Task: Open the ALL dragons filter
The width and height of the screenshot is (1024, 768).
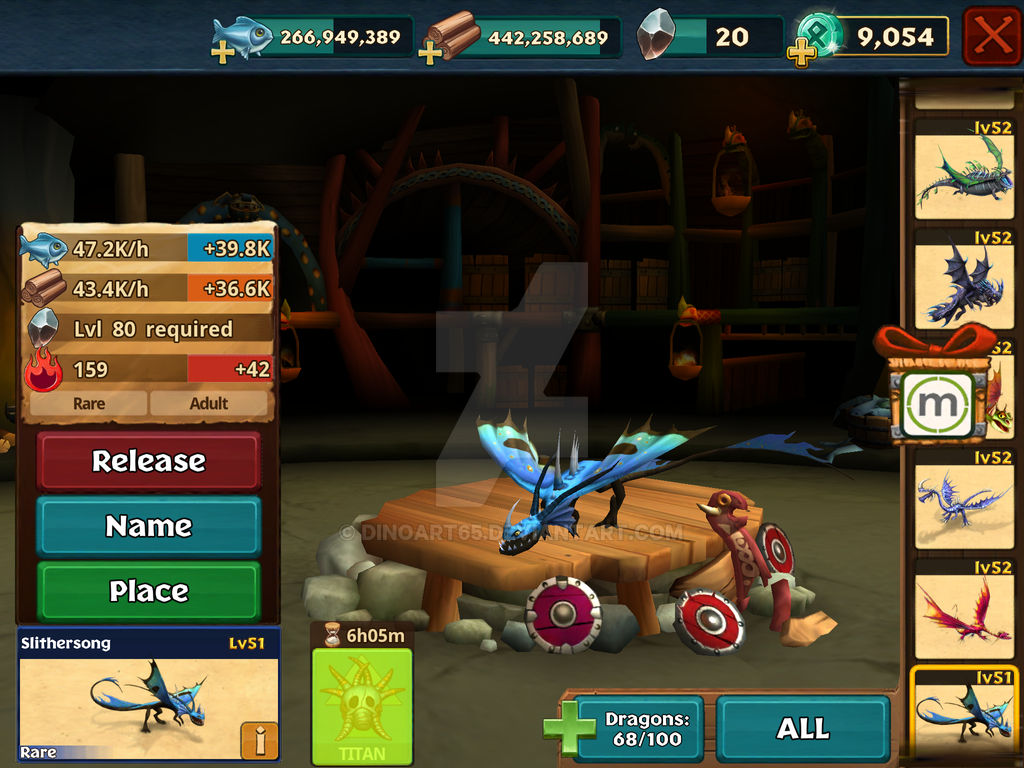Action: (x=803, y=728)
